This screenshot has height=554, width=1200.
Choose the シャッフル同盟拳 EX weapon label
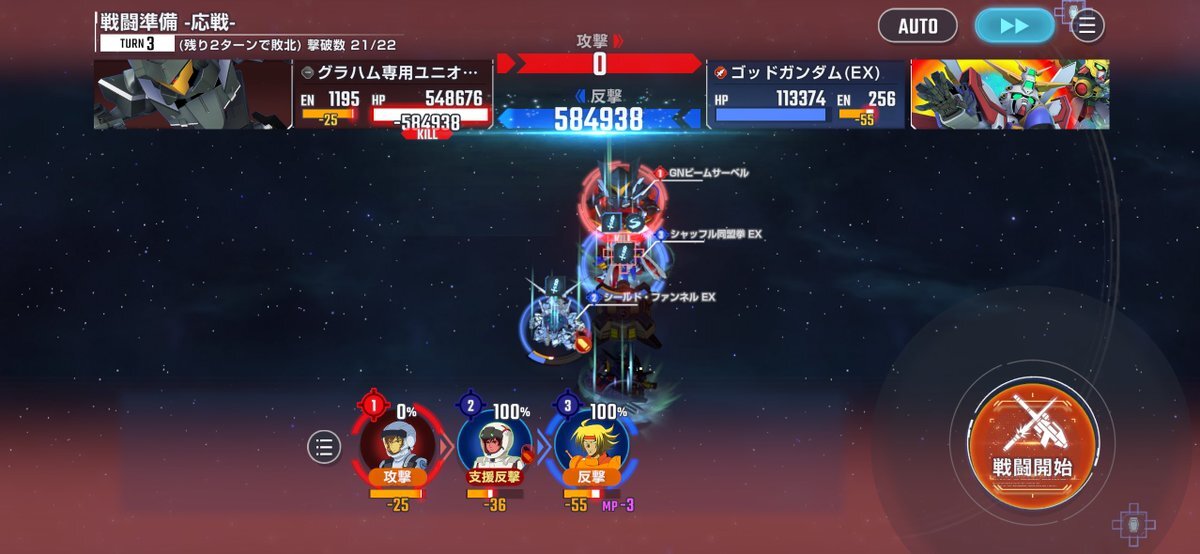tap(715, 234)
